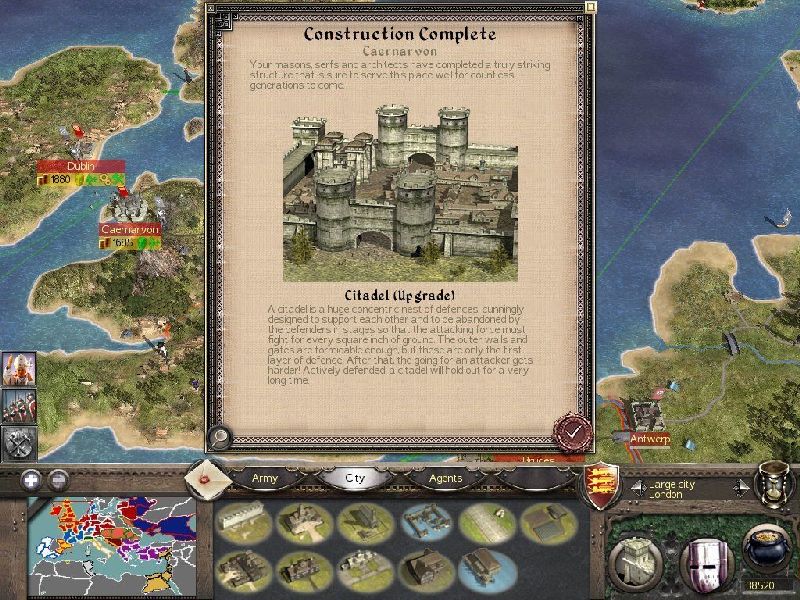Open the soldiers event message icon
This screenshot has height=600, width=800.
click(19, 404)
